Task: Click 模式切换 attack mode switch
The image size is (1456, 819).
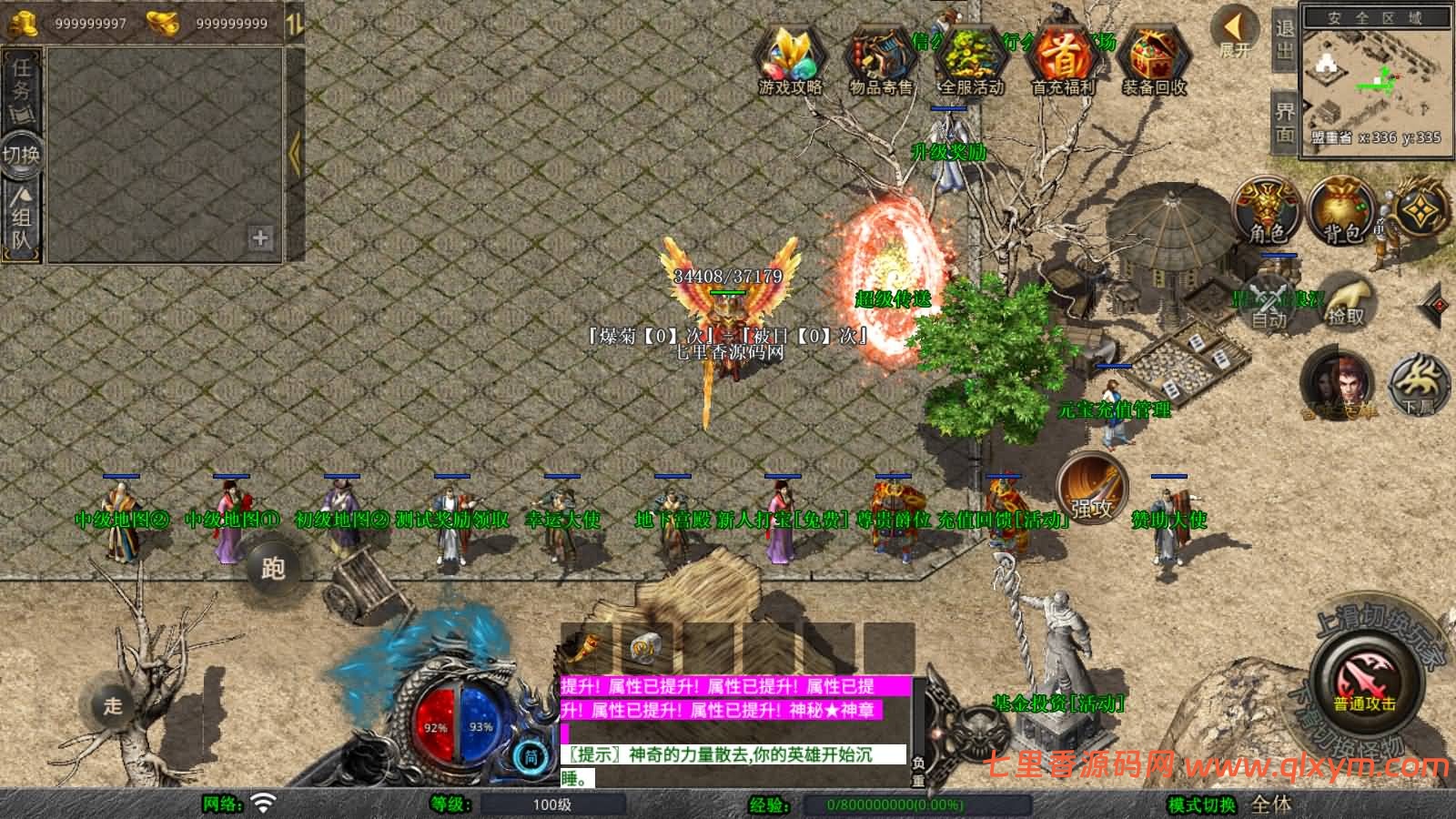Action: 1201,804
